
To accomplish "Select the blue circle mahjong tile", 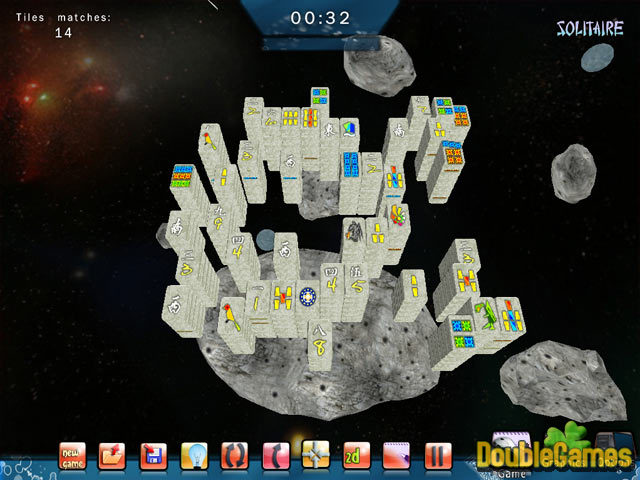I will (307, 297).
